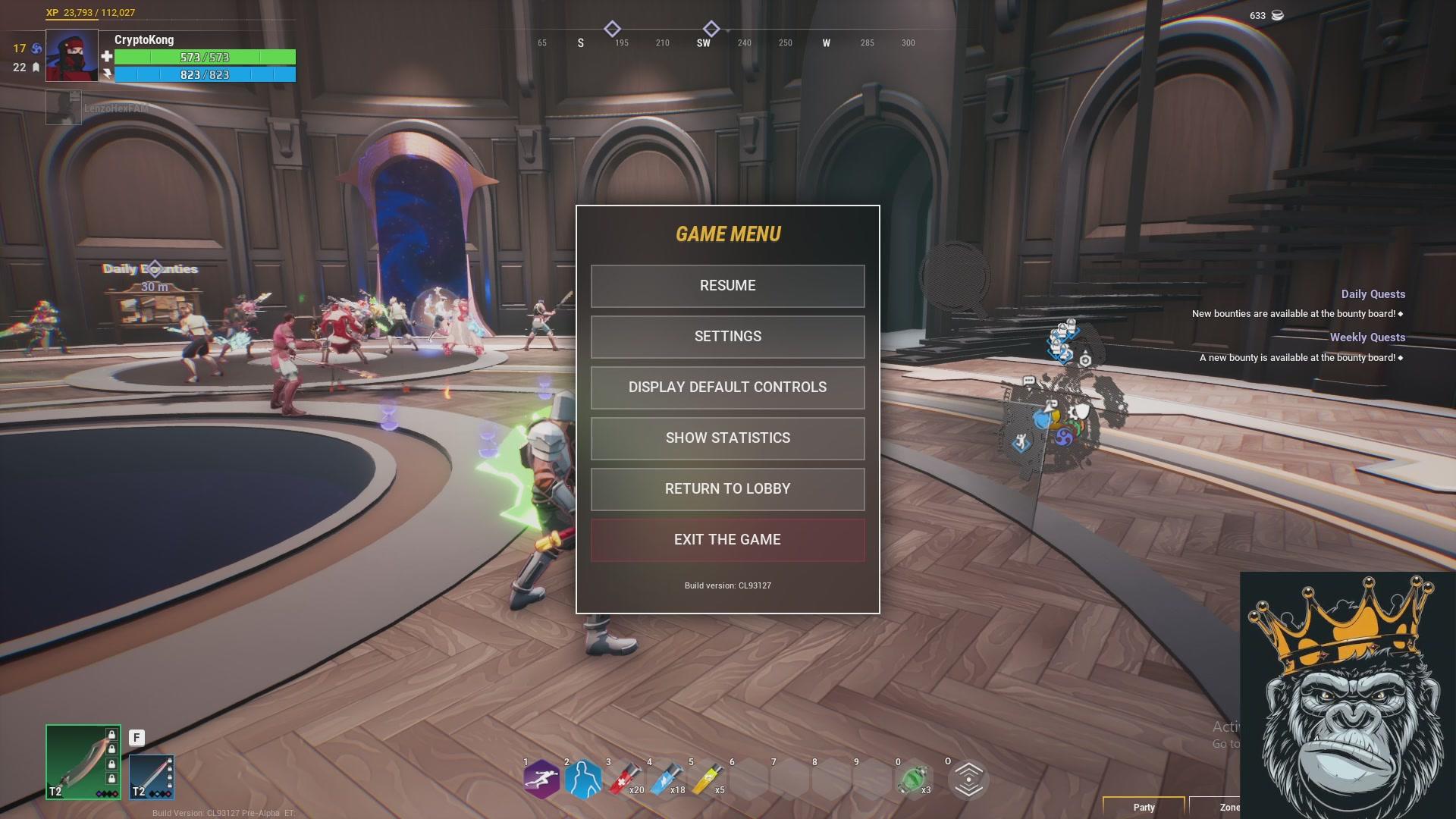1456x819 pixels.
Task: Use the blue energy vial (x18)
Action: coord(666,780)
